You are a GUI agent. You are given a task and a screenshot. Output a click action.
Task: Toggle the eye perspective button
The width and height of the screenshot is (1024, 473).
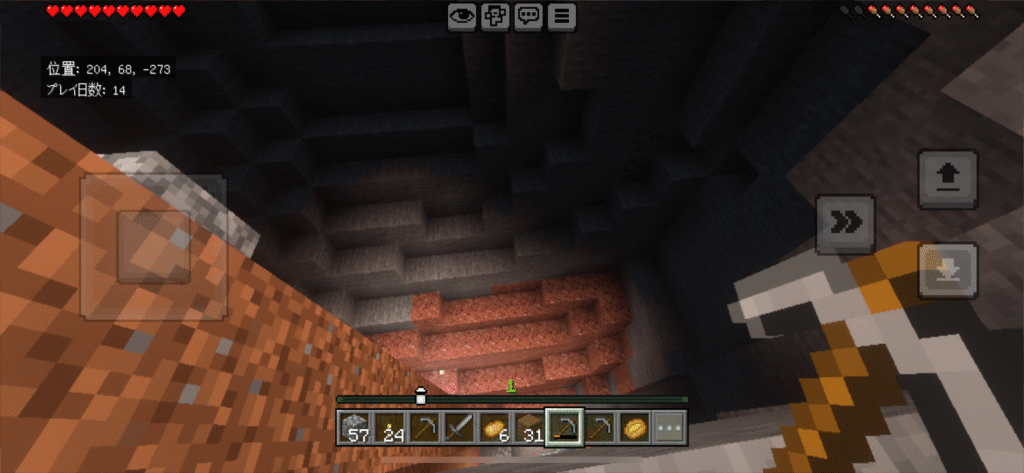pyautogui.click(x=461, y=16)
